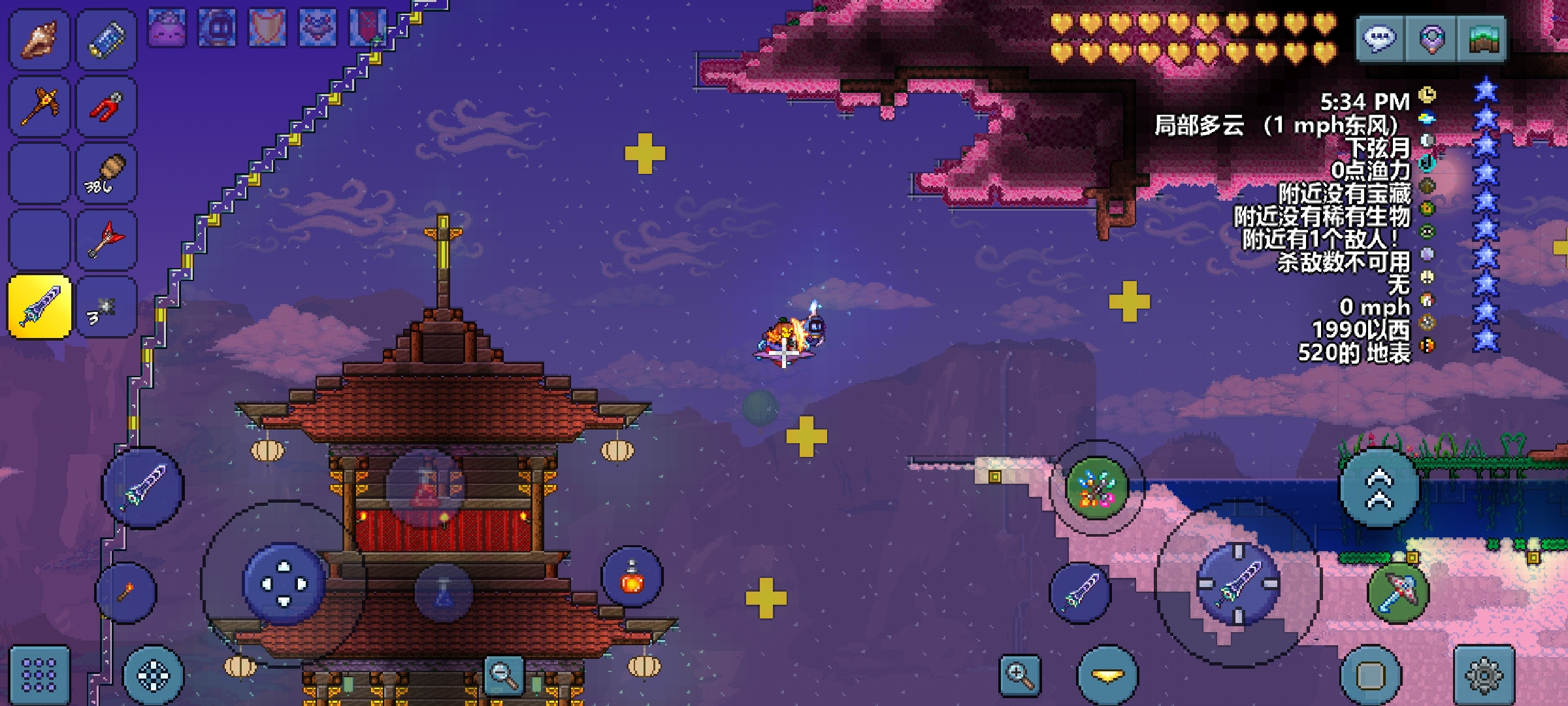Tap the map pin marker button

click(1431, 39)
